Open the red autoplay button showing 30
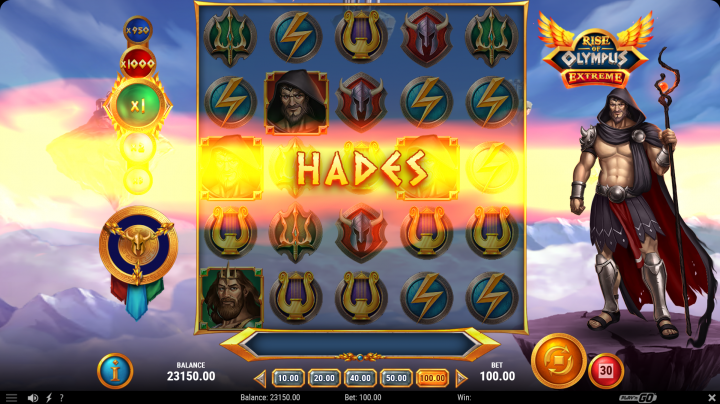 605,371
